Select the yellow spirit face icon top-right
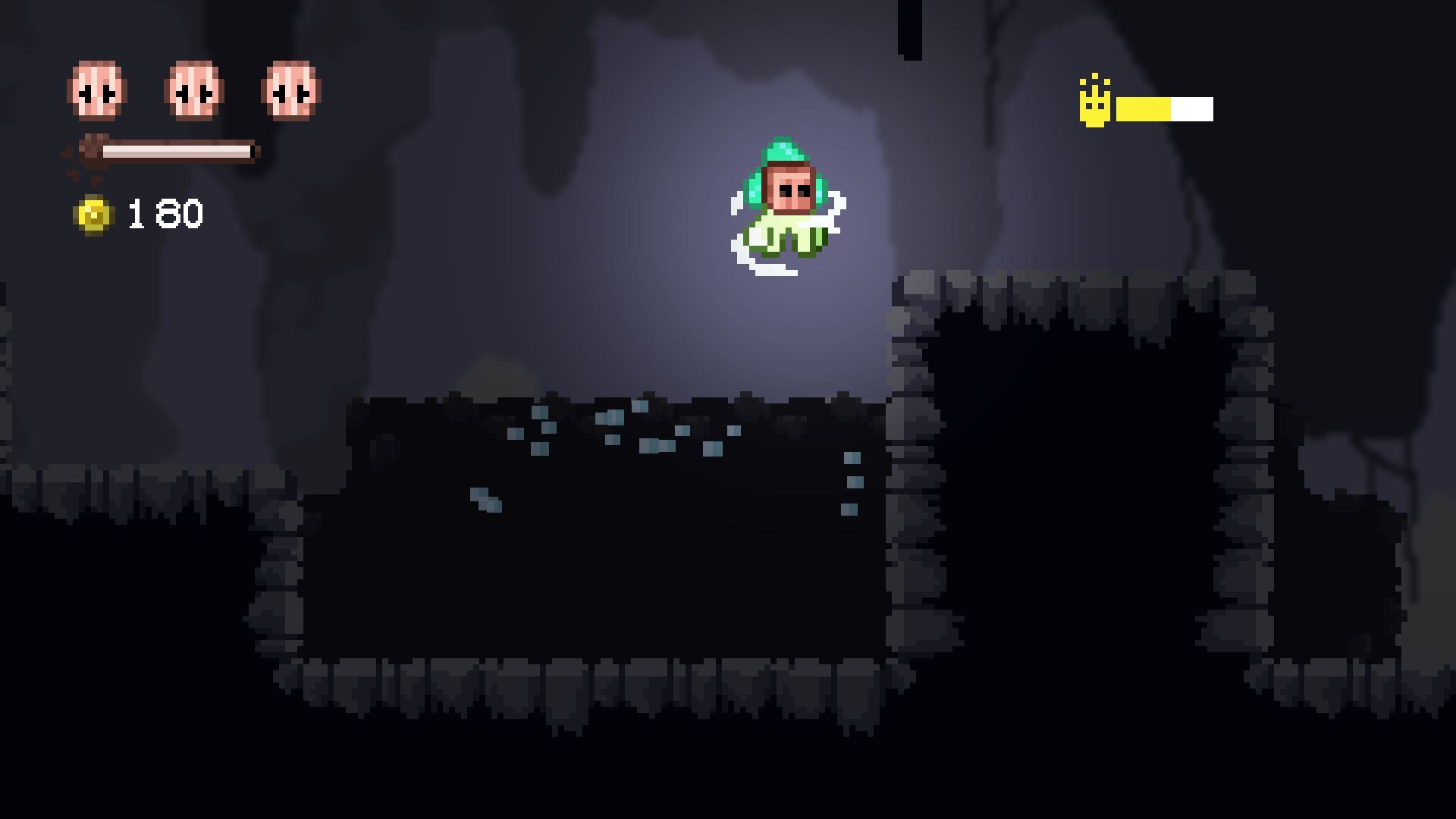 (x=1094, y=106)
